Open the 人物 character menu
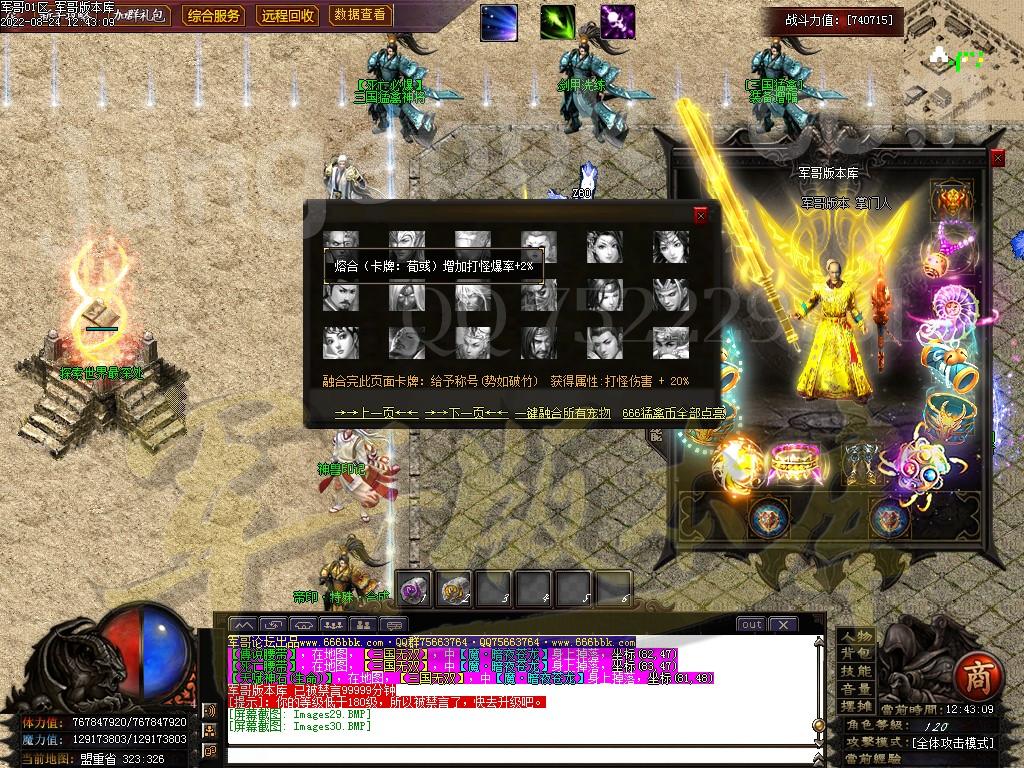The width and height of the screenshot is (1024, 768). tap(854, 637)
